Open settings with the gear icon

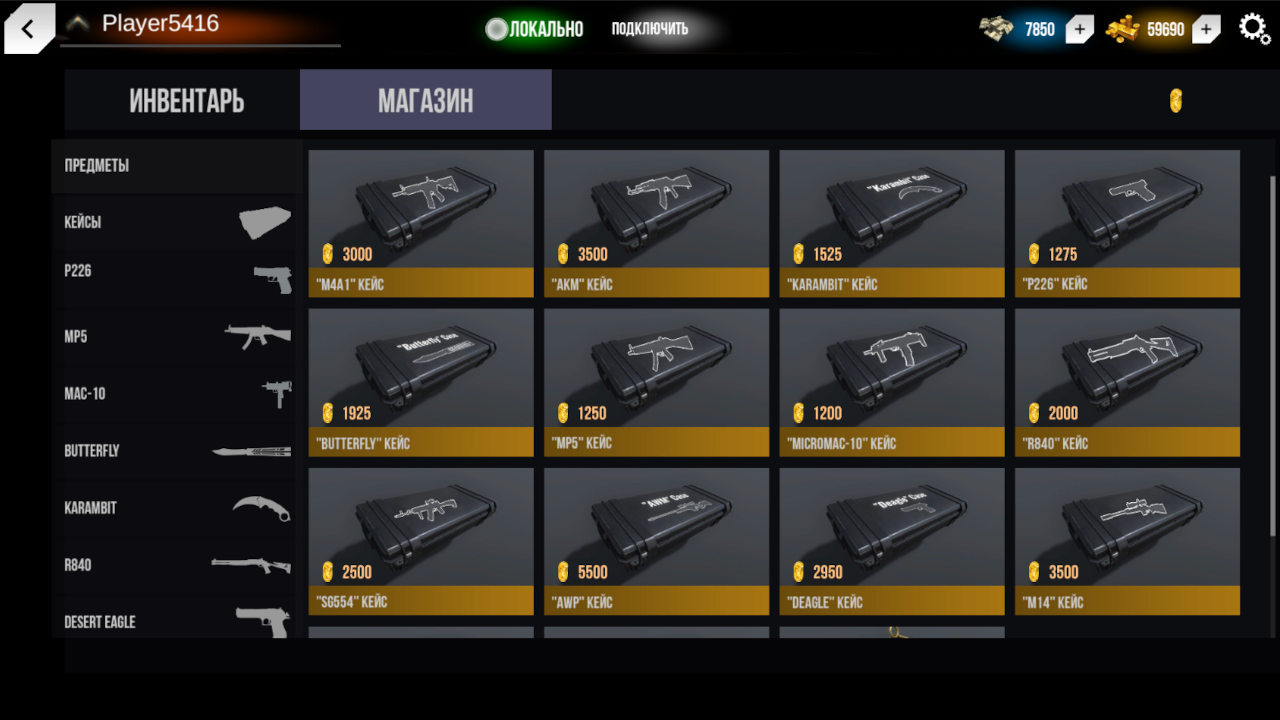(x=1254, y=28)
